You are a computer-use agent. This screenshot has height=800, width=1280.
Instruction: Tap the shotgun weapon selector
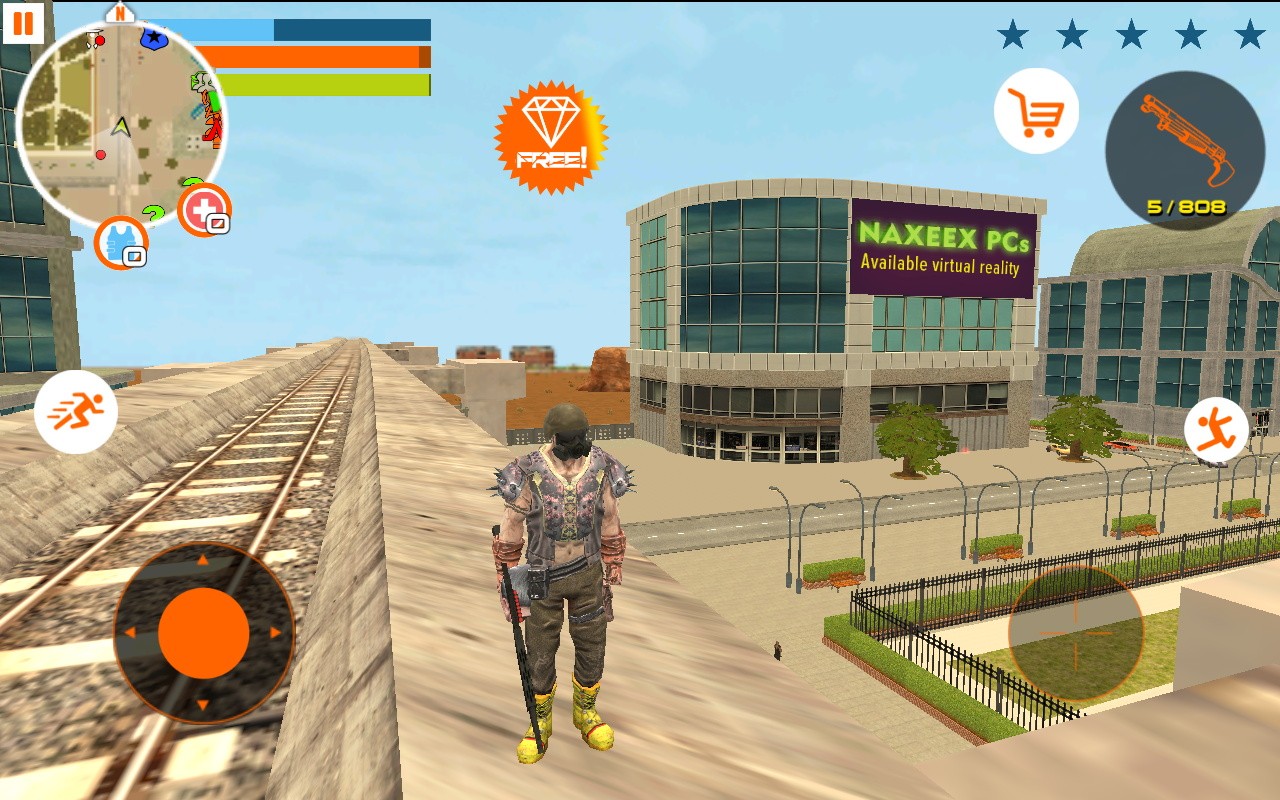pos(1185,151)
